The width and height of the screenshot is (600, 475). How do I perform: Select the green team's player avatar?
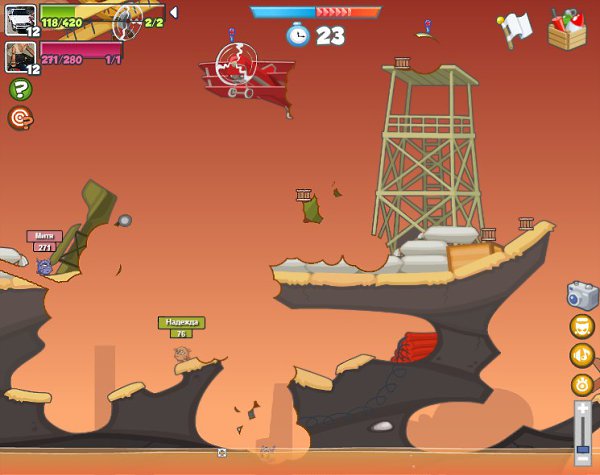coord(20,19)
